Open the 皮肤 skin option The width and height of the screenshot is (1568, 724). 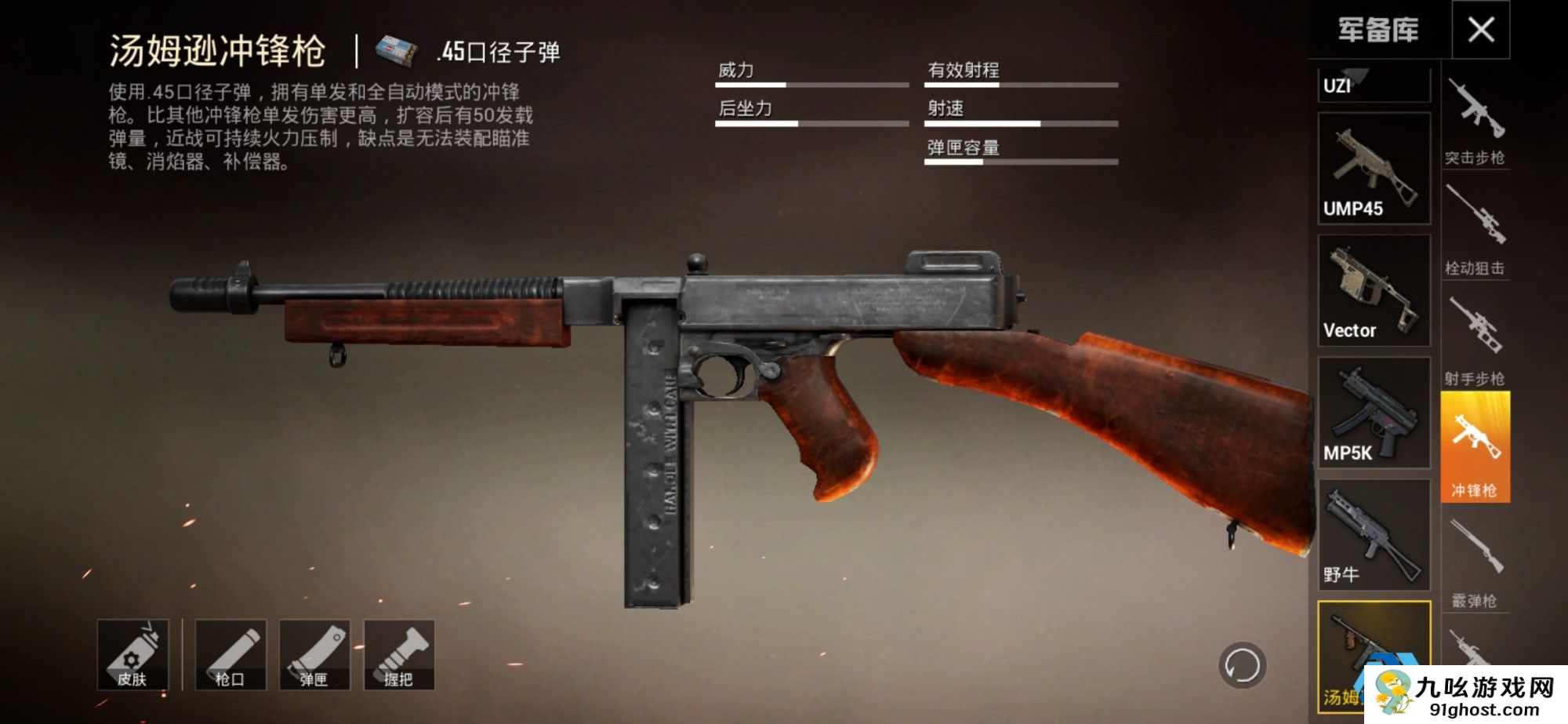pyautogui.click(x=132, y=655)
